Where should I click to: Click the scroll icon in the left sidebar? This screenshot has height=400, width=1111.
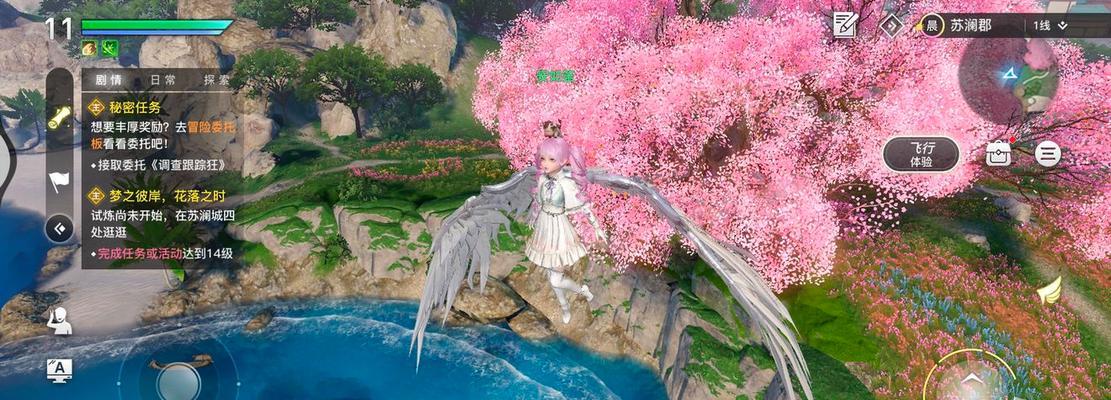click(59, 117)
